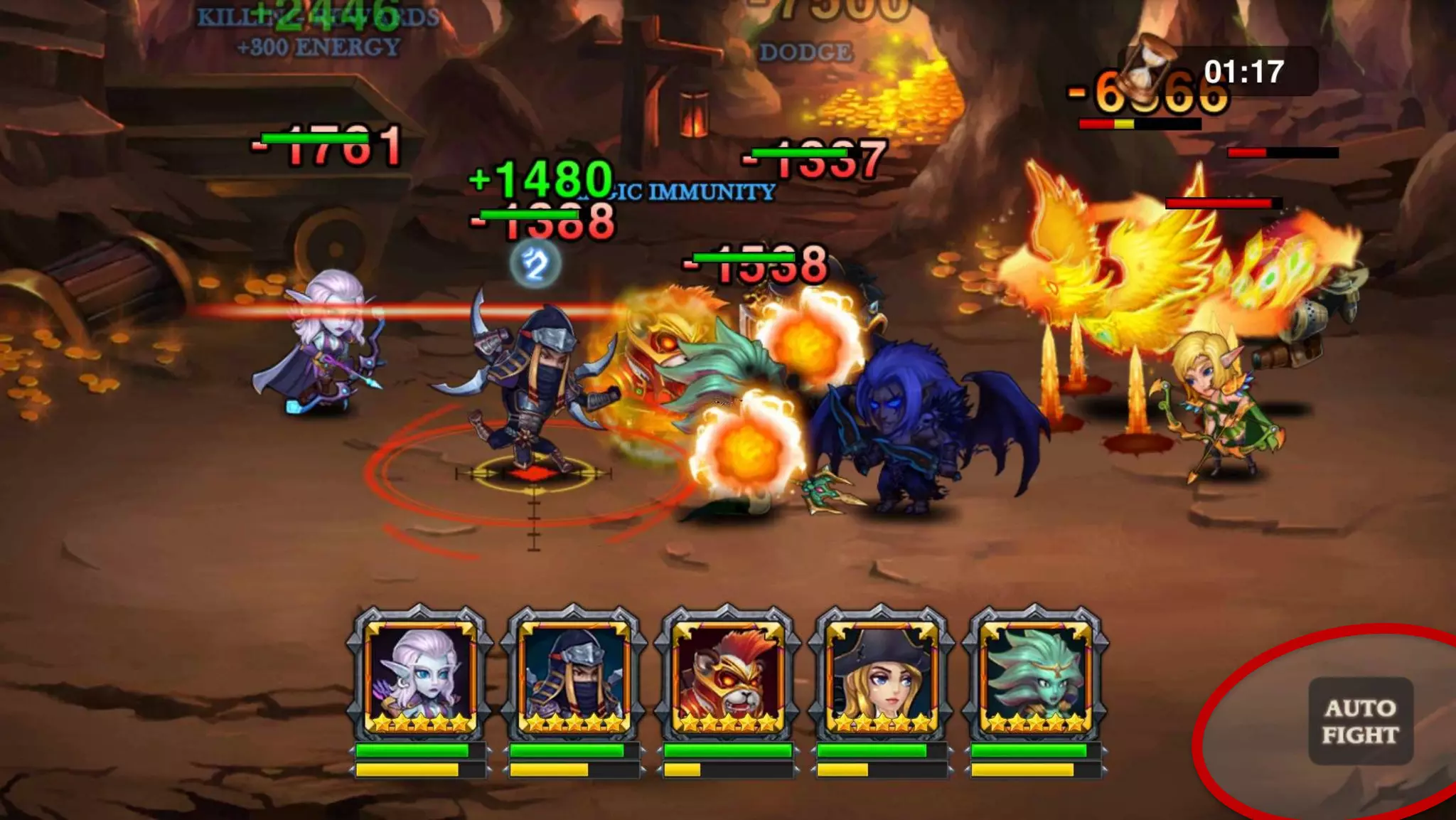The image size is (1456, 820).
Task: Trigger the masked ninja hero portrait
Action: pyautogui.click(x=574, y=676)
